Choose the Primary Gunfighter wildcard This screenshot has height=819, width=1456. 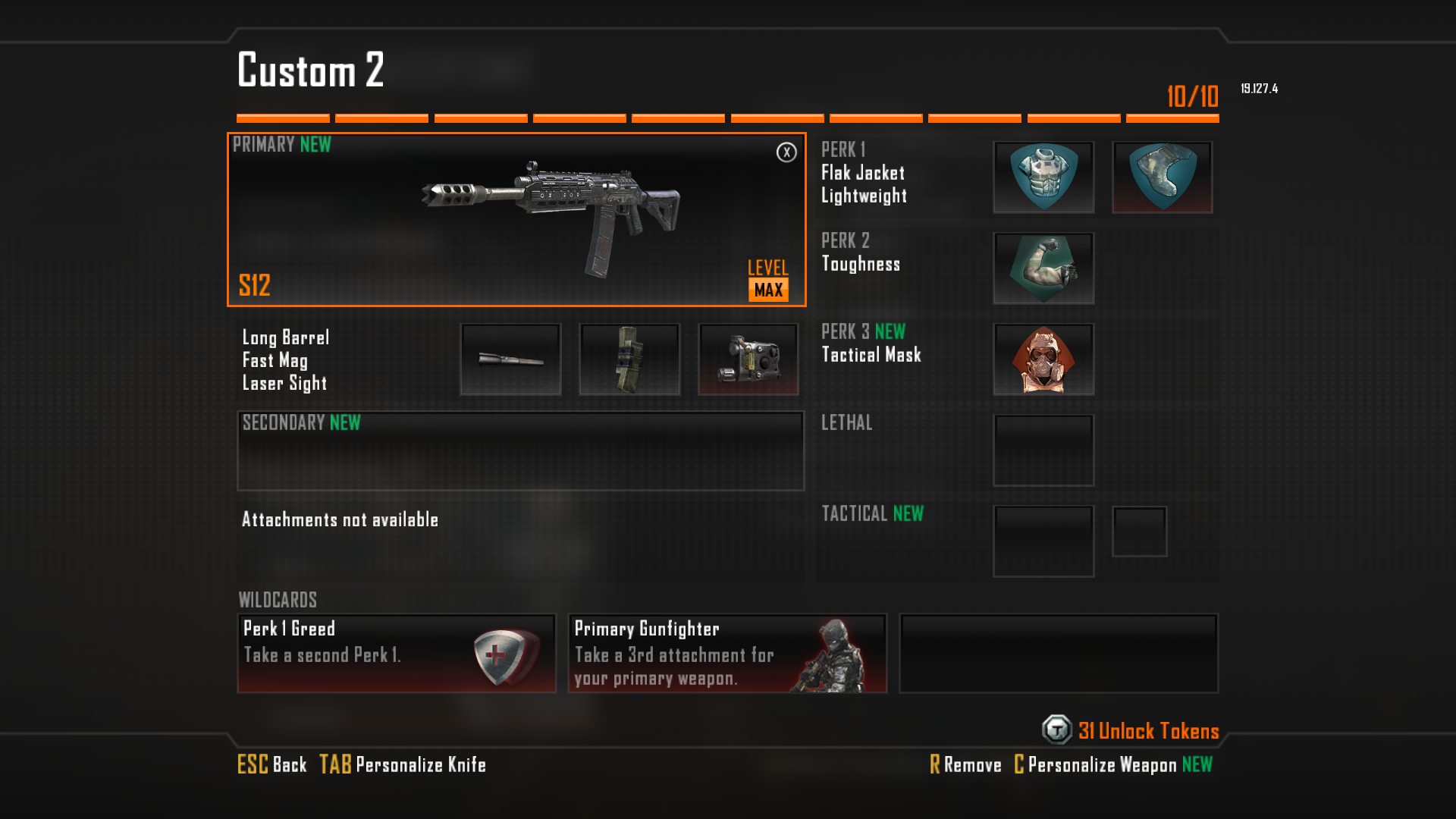[x=727, y=654]
